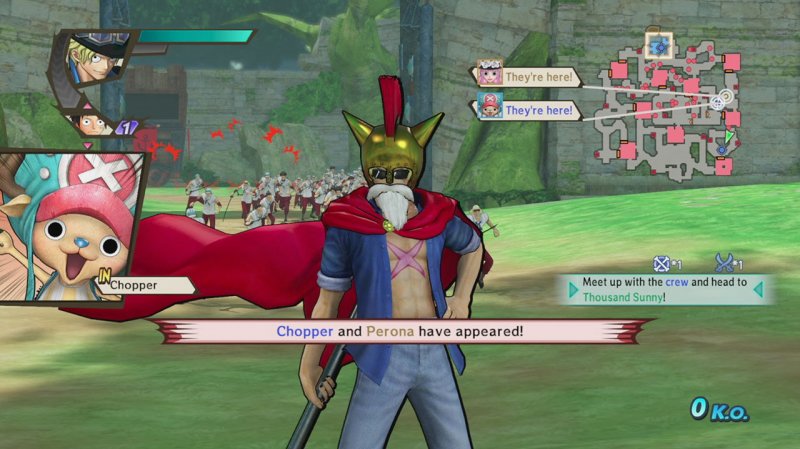
Task: Click the Chopper and Perona appeared banner
Action: (400, 330)
